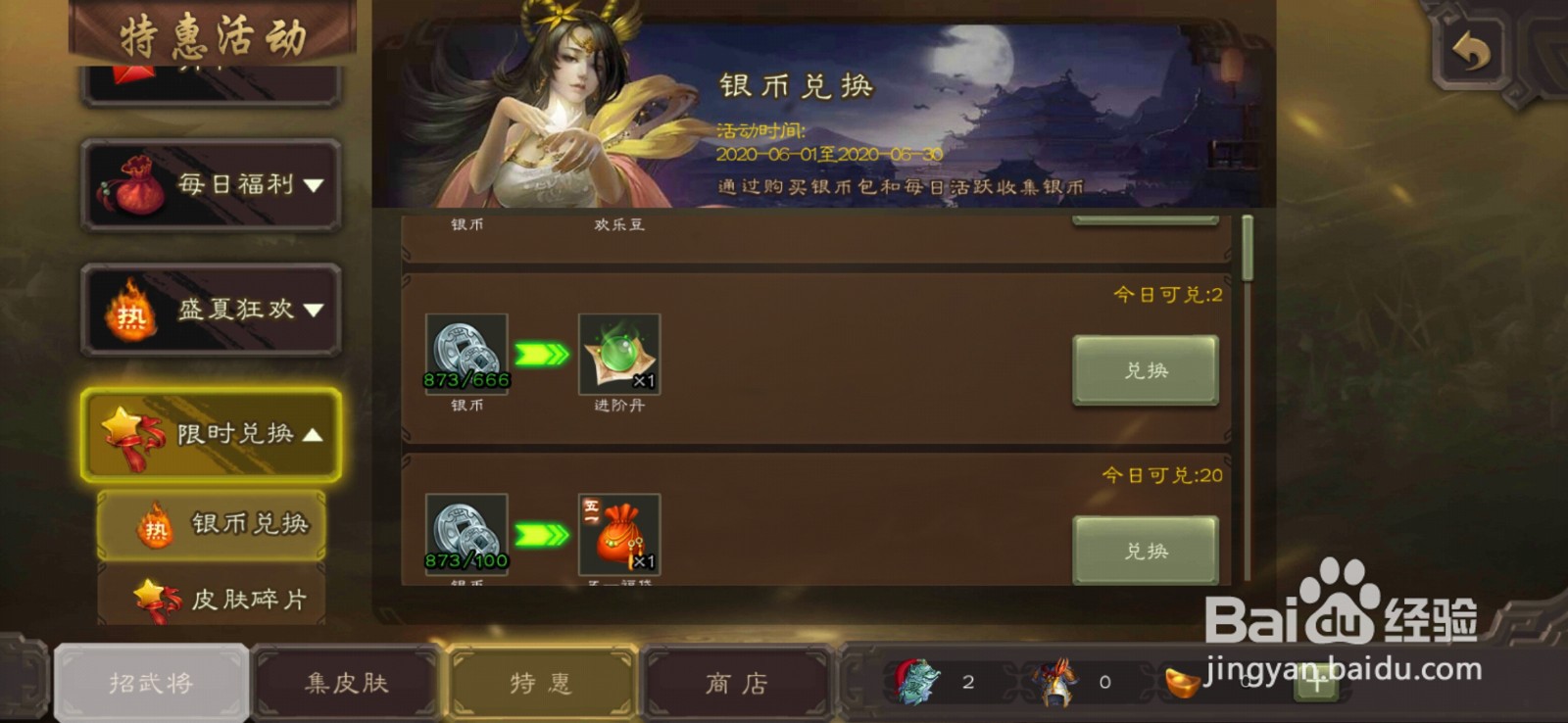This screenshot has width=1568, height=723.
Task: Click the 兑换 button for 进阶丹
Action: point(1145,370)
